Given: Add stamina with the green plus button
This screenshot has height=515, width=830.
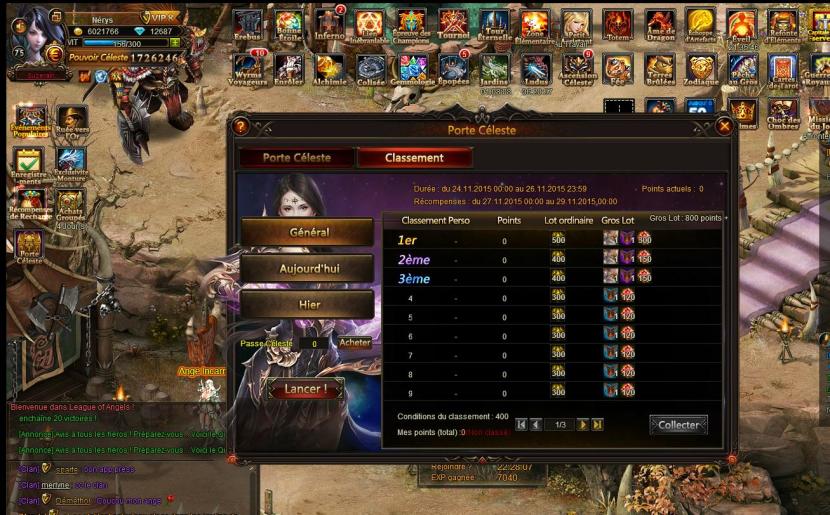Looking at the screenshot, I should 175,43.
